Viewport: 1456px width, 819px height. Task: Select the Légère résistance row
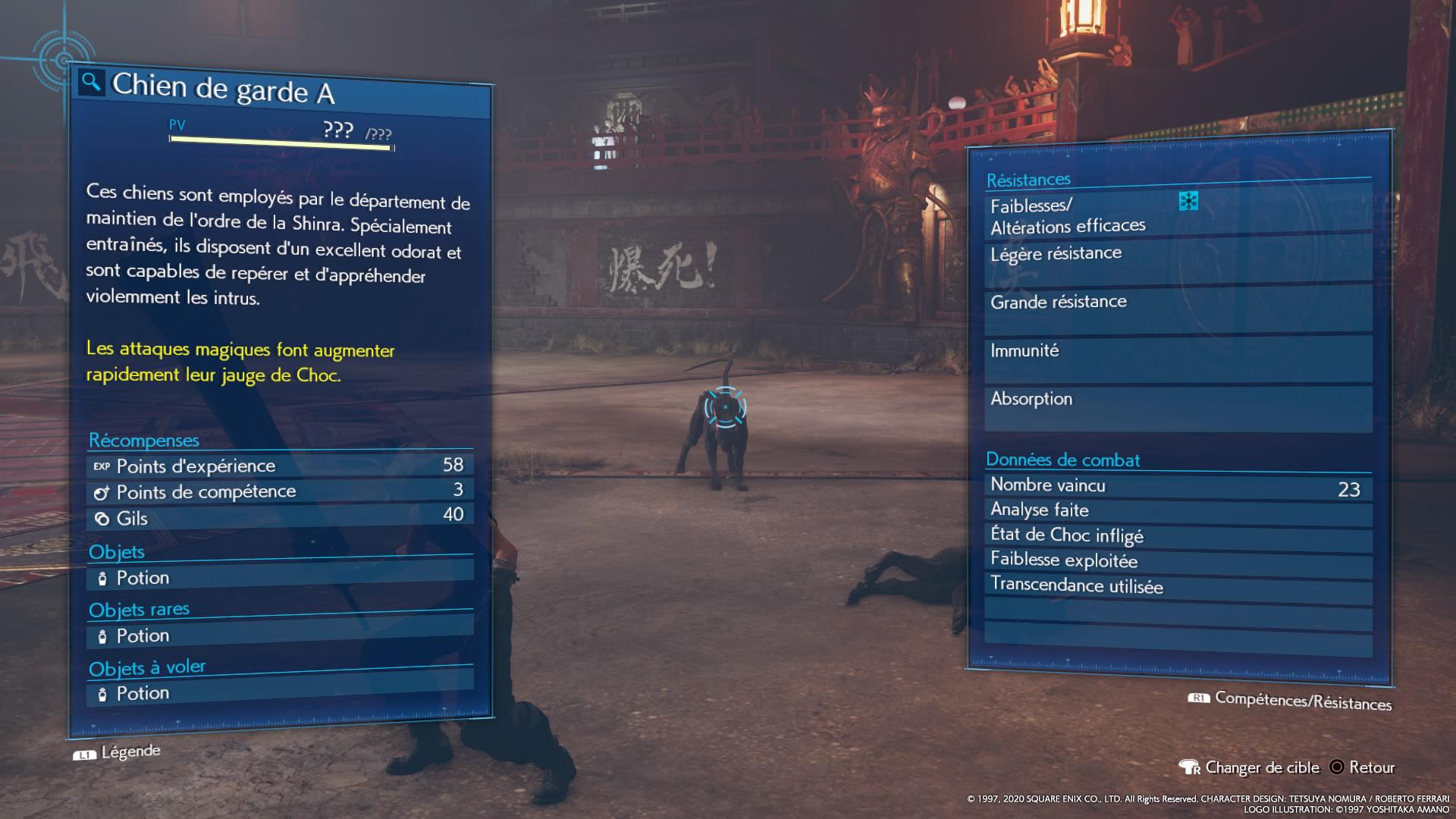tap(1178, 263)
